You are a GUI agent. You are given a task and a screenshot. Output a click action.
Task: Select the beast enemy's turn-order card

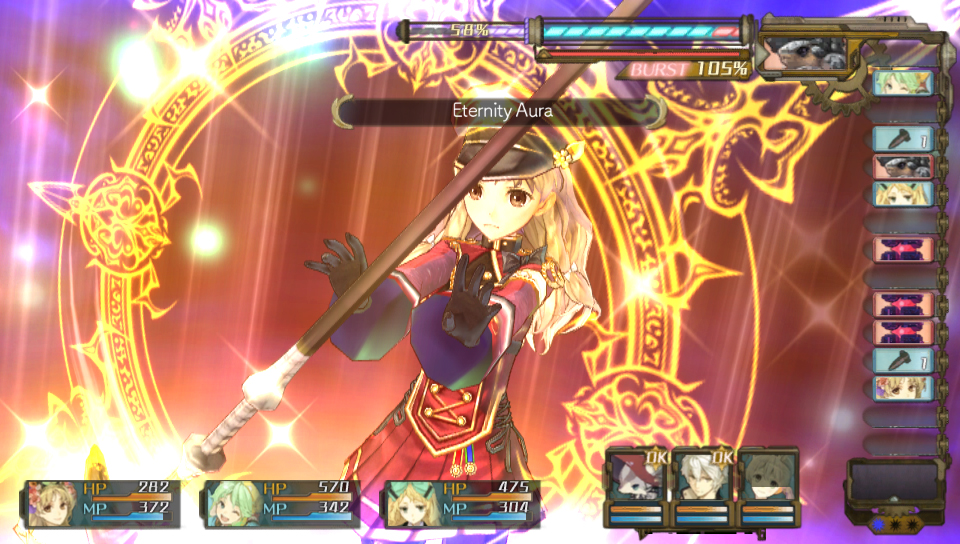[x=903, y=167]
